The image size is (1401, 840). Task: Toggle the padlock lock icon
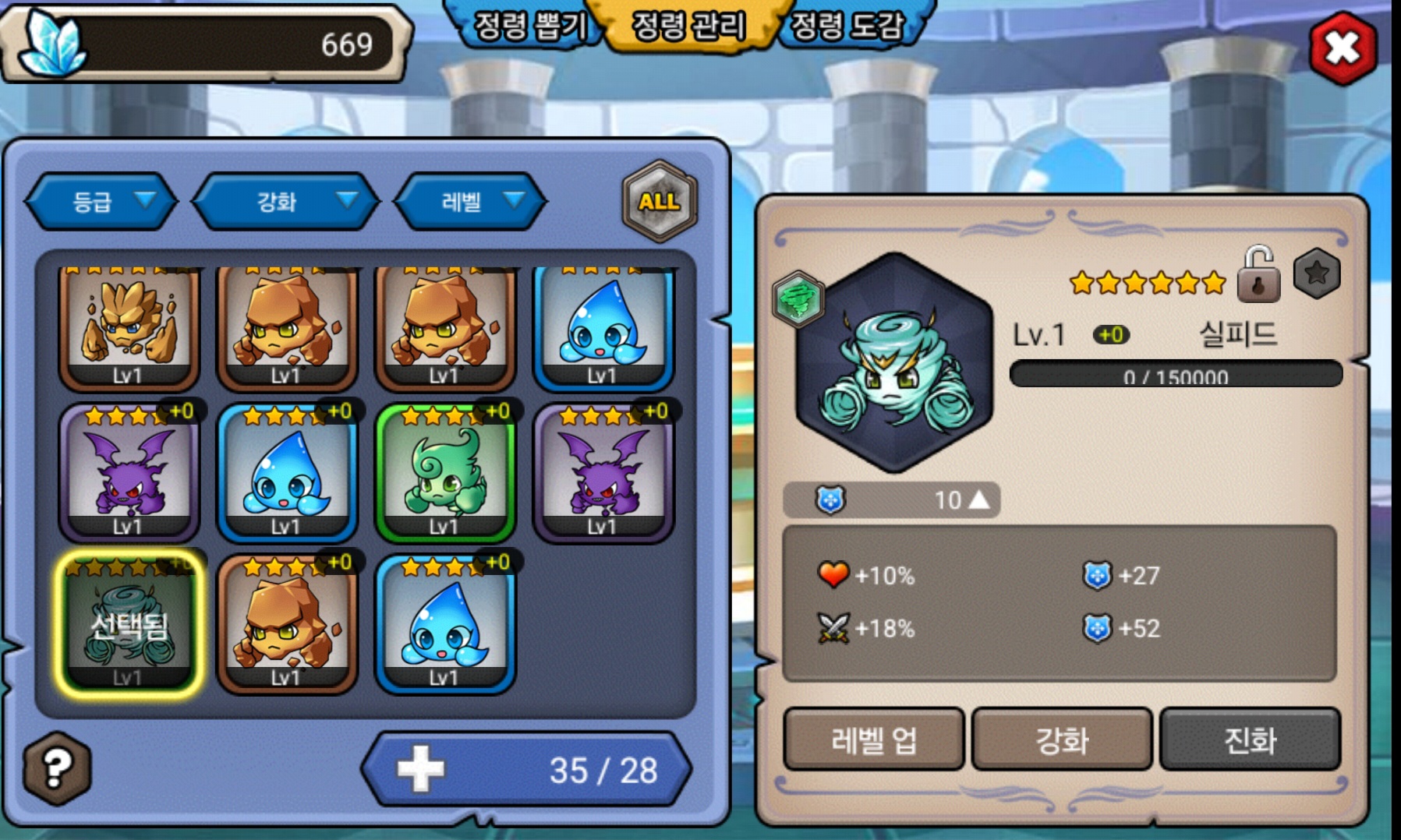coord(1258,275)
